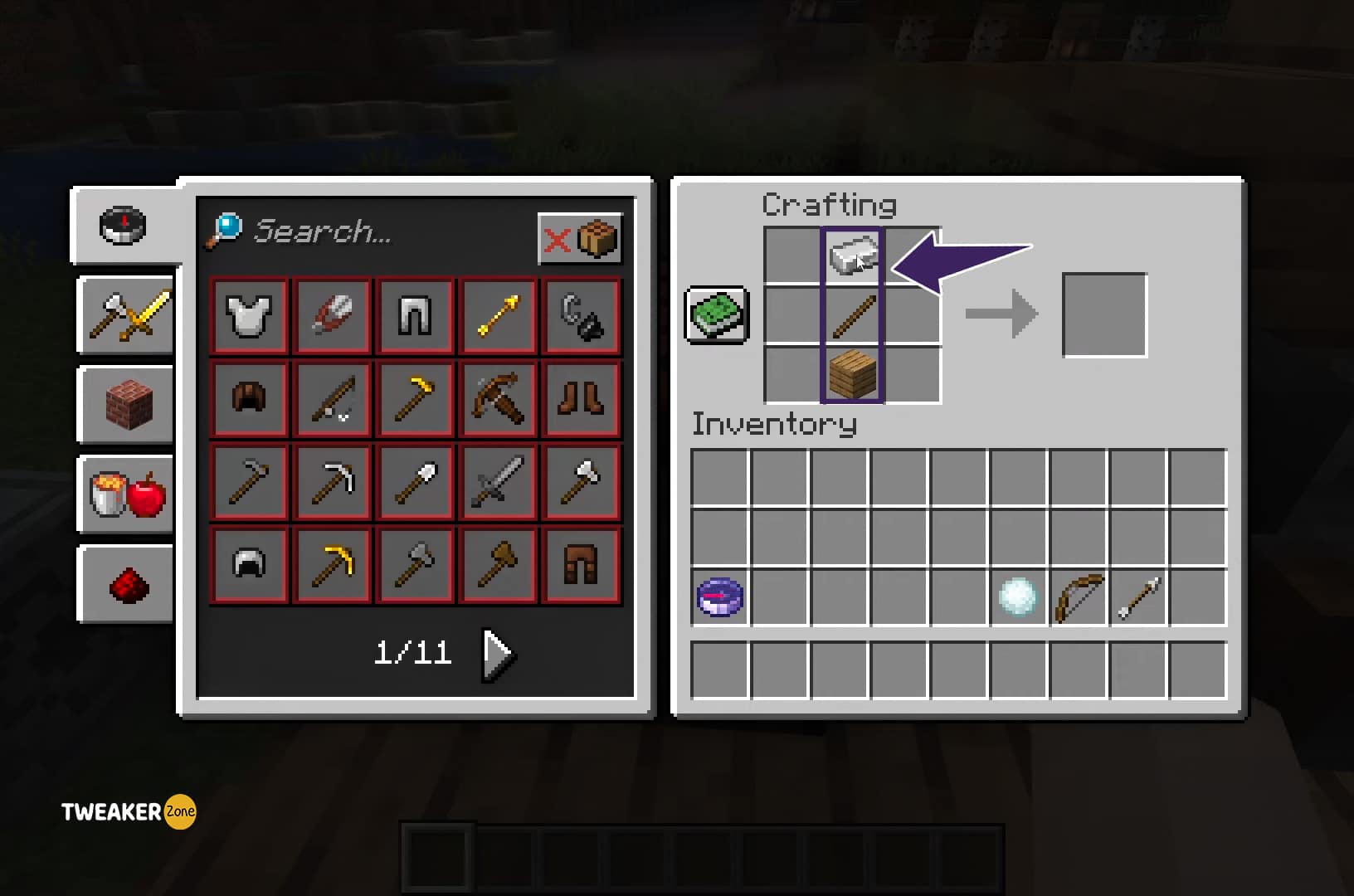Screen dimensions: 1354x896
Task: Select the leather boots recipe
Action: point(581,398)
